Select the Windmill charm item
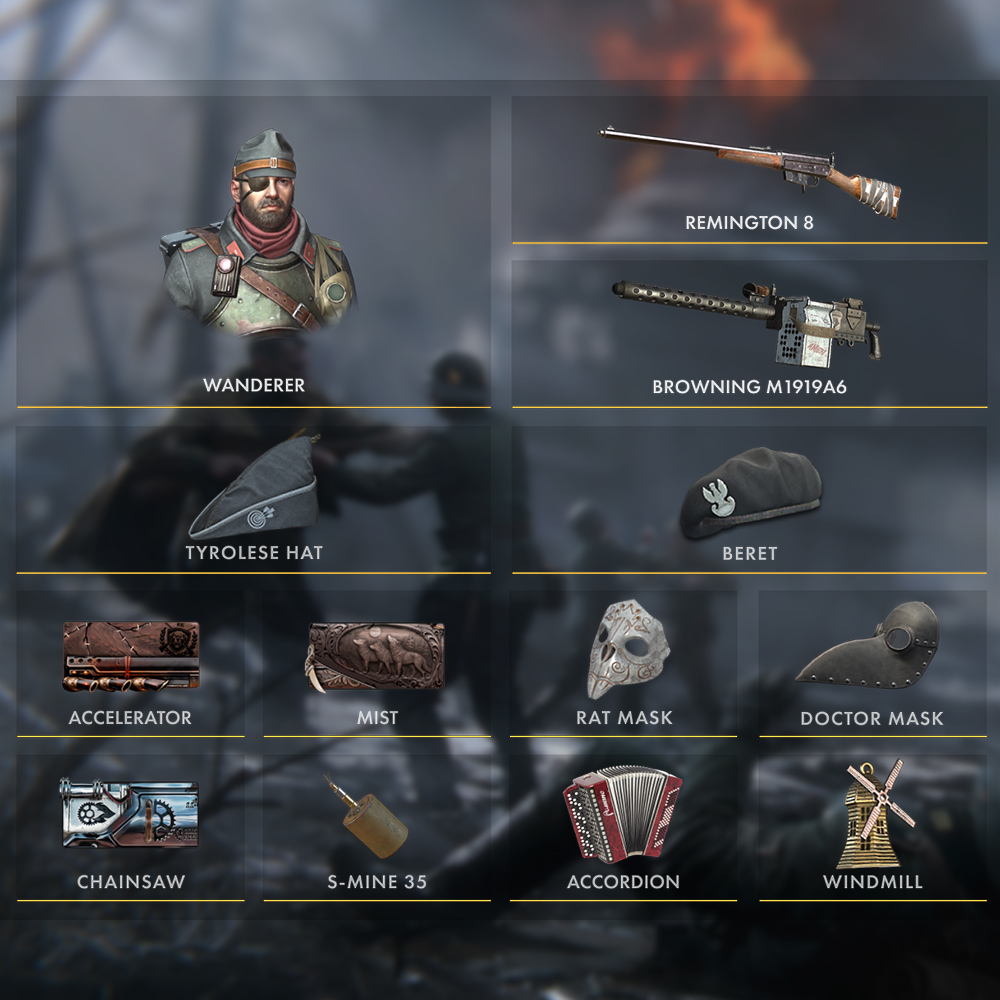The height and width of the screenshot is (1000, 1000). [x=872, y=827]
